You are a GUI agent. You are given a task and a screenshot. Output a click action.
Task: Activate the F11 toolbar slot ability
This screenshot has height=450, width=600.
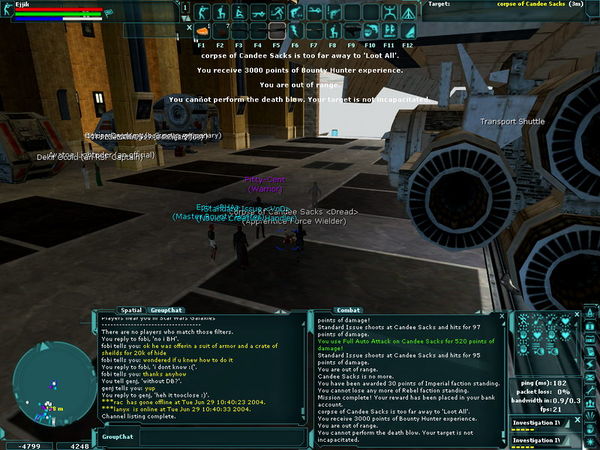point(389,32)
